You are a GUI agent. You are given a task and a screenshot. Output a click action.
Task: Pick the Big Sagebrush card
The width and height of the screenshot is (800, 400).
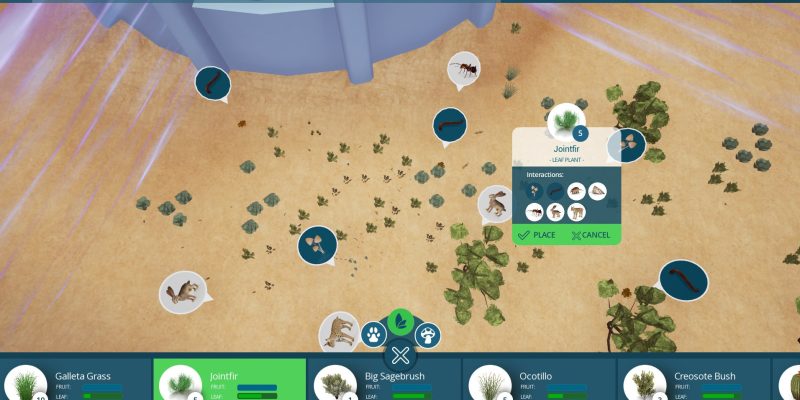tap(384, 381)
